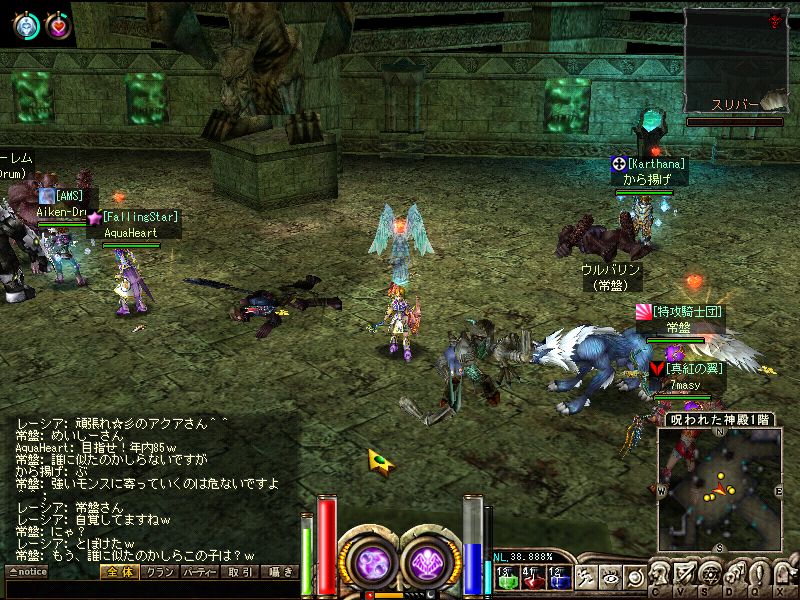Use the green potion in the quick slot

click(x=505, y=578)
